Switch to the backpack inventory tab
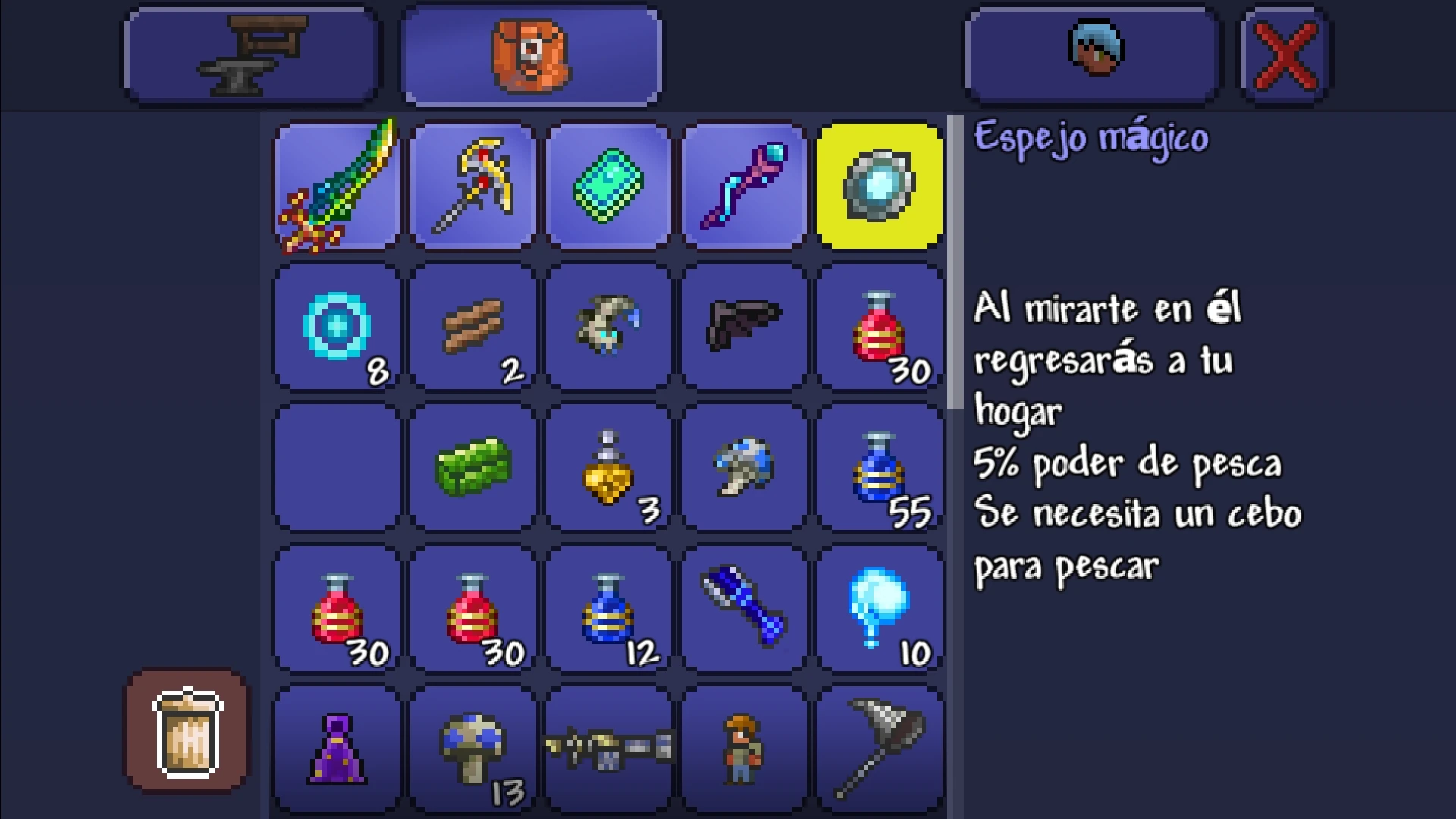The image size is (1456, 819). 529,53
